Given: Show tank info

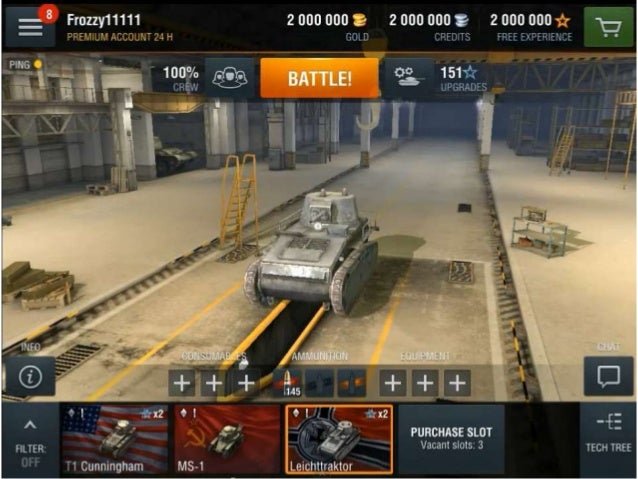Looking at the screenshot, I should pos(30,377).
